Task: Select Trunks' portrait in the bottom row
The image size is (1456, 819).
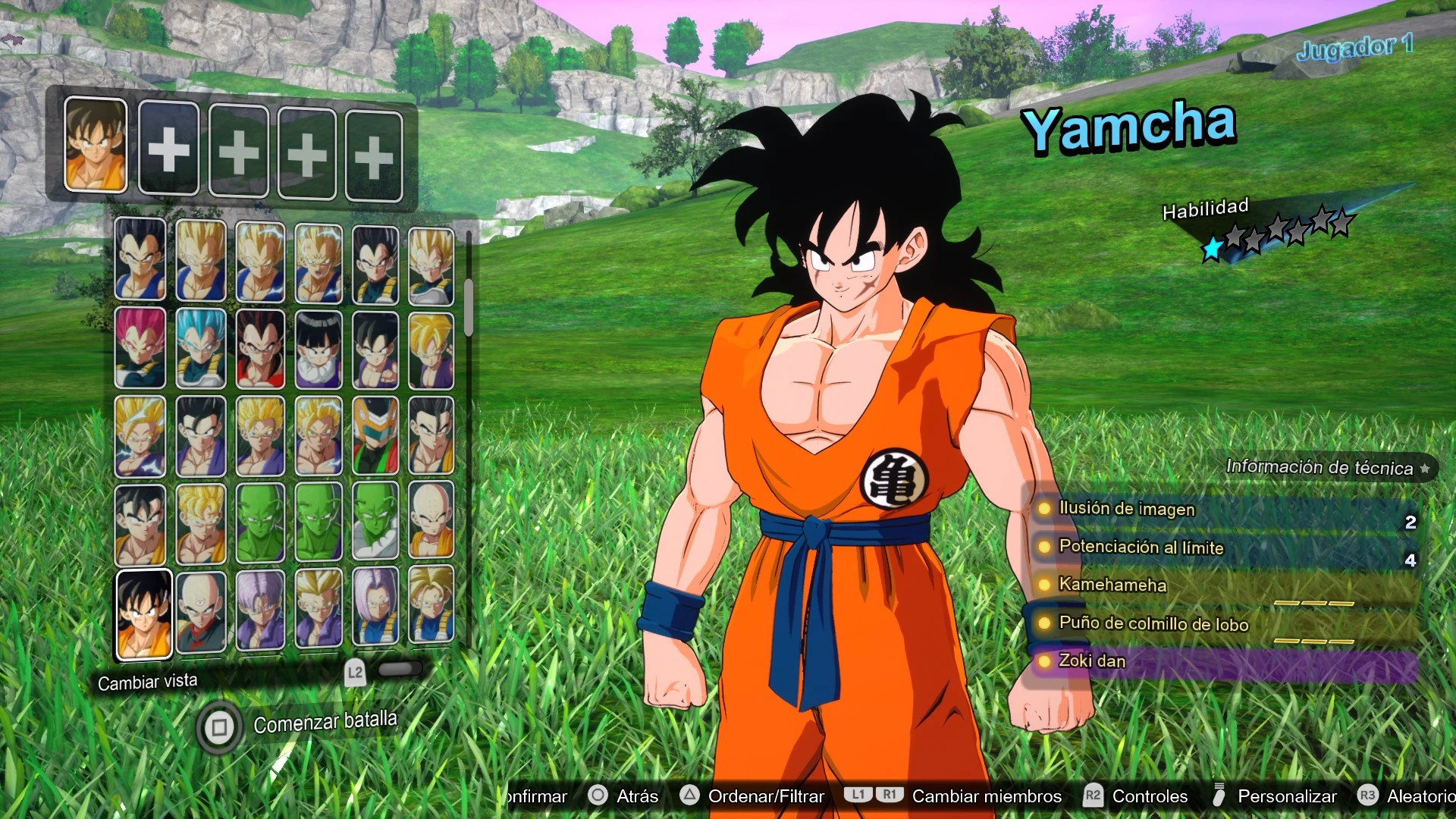Action: [262, 610]
